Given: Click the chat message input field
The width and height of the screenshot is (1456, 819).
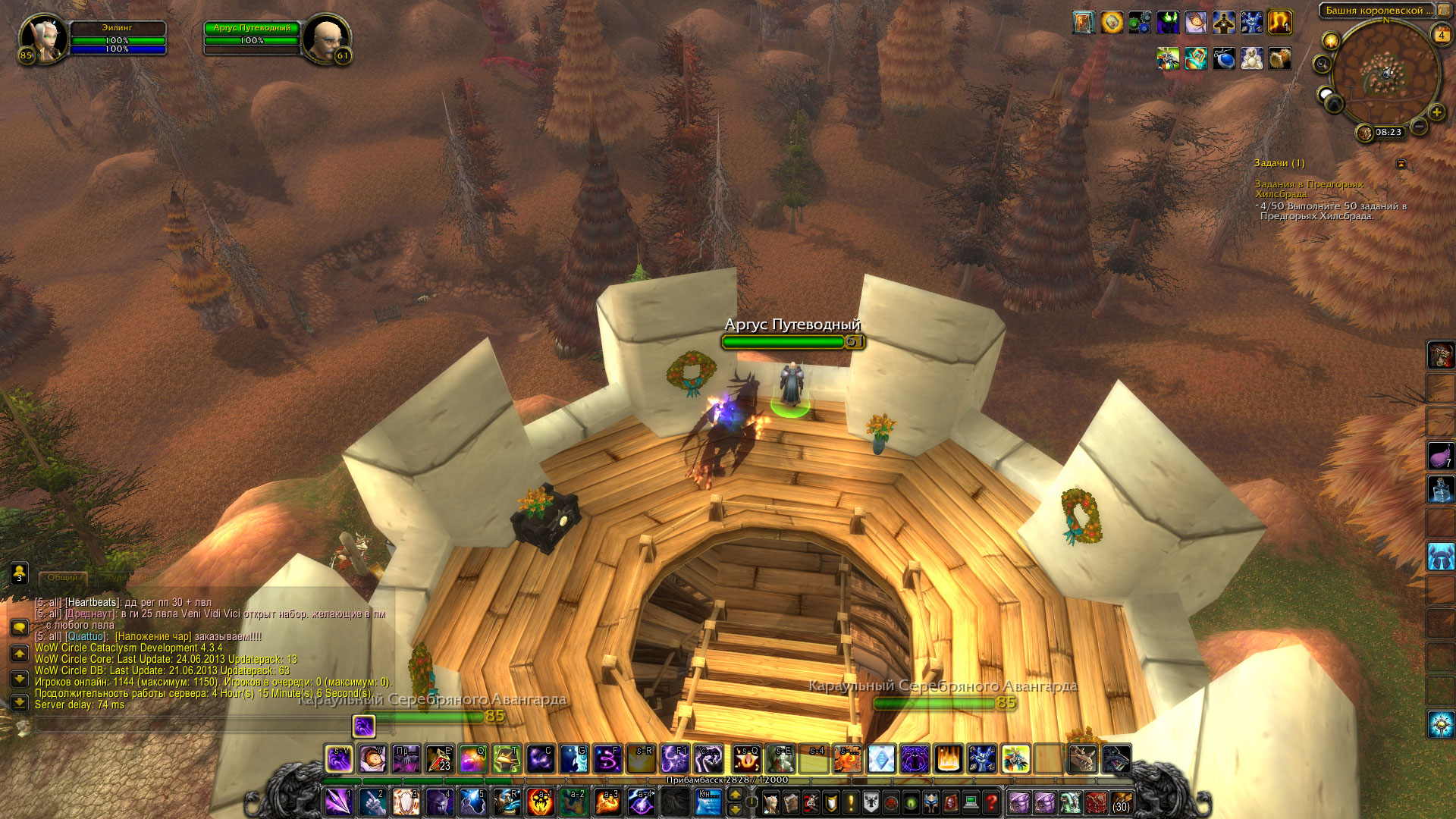Looking at the screenshot, I should click(190, 726).
